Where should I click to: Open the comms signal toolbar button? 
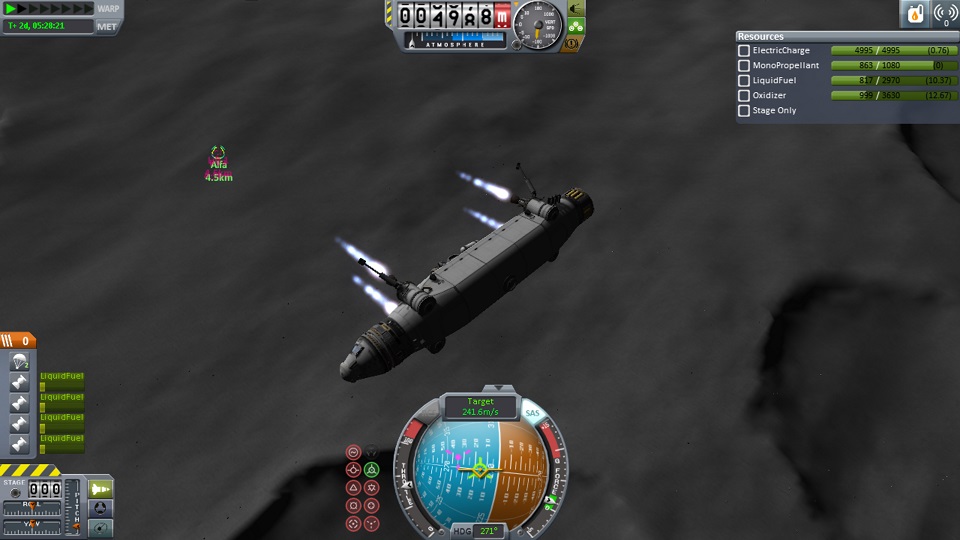pos(943,14)
